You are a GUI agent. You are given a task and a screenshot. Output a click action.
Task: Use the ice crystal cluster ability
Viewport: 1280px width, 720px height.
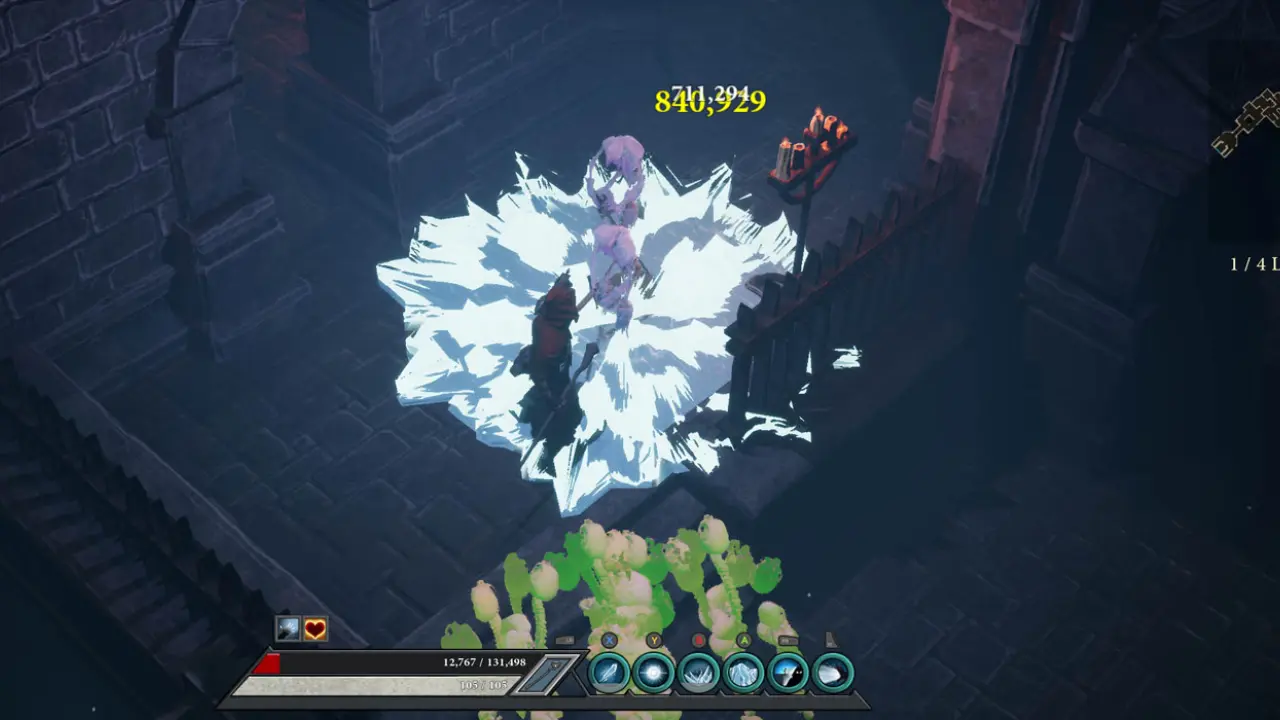point(699,672)
